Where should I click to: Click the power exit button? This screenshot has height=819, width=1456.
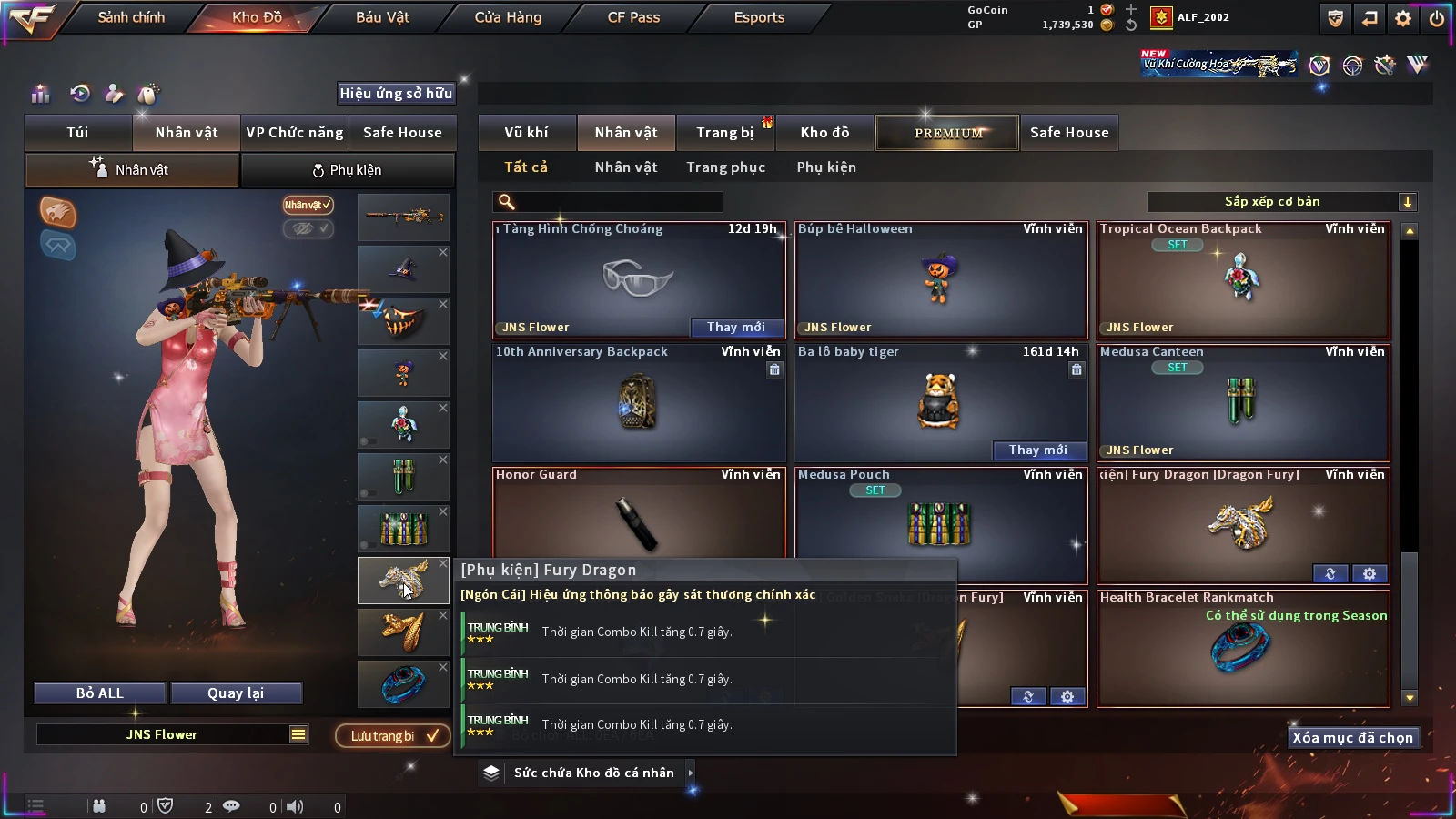tap(1437, 18)
